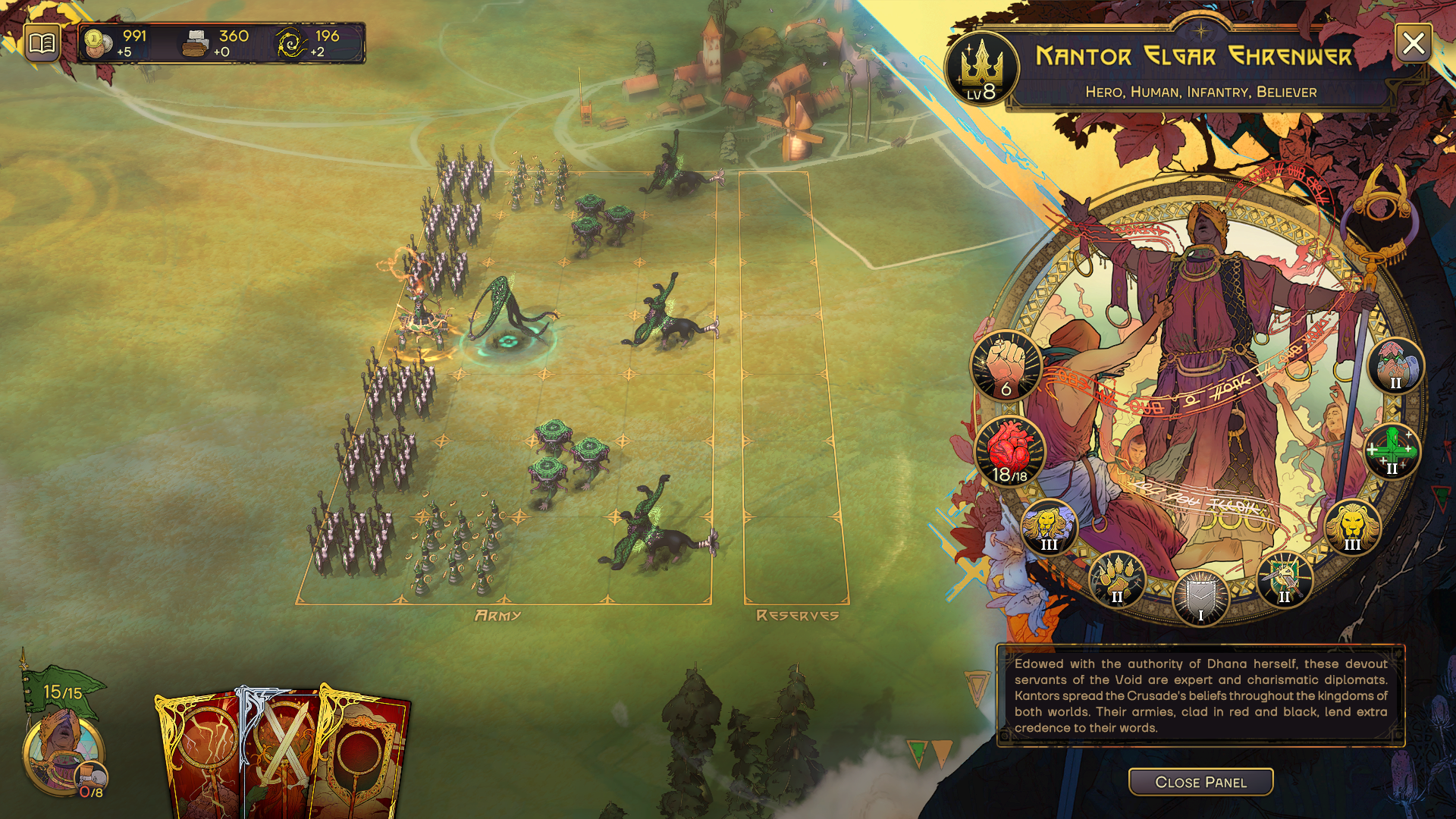Select the silver shield tier I skill
The image size is (1456, 819).
1200,597
